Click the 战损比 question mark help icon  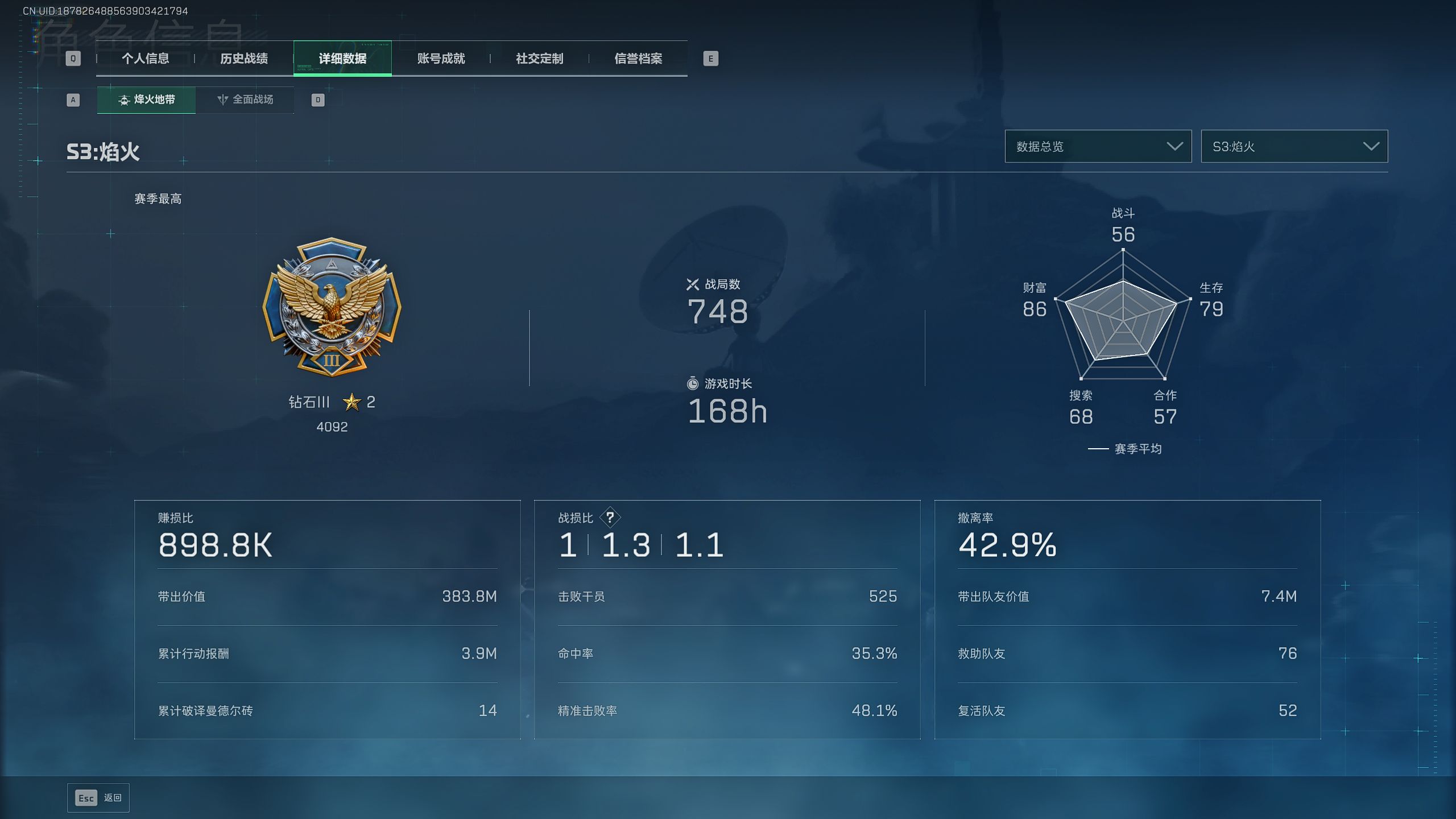pos(610,518)
